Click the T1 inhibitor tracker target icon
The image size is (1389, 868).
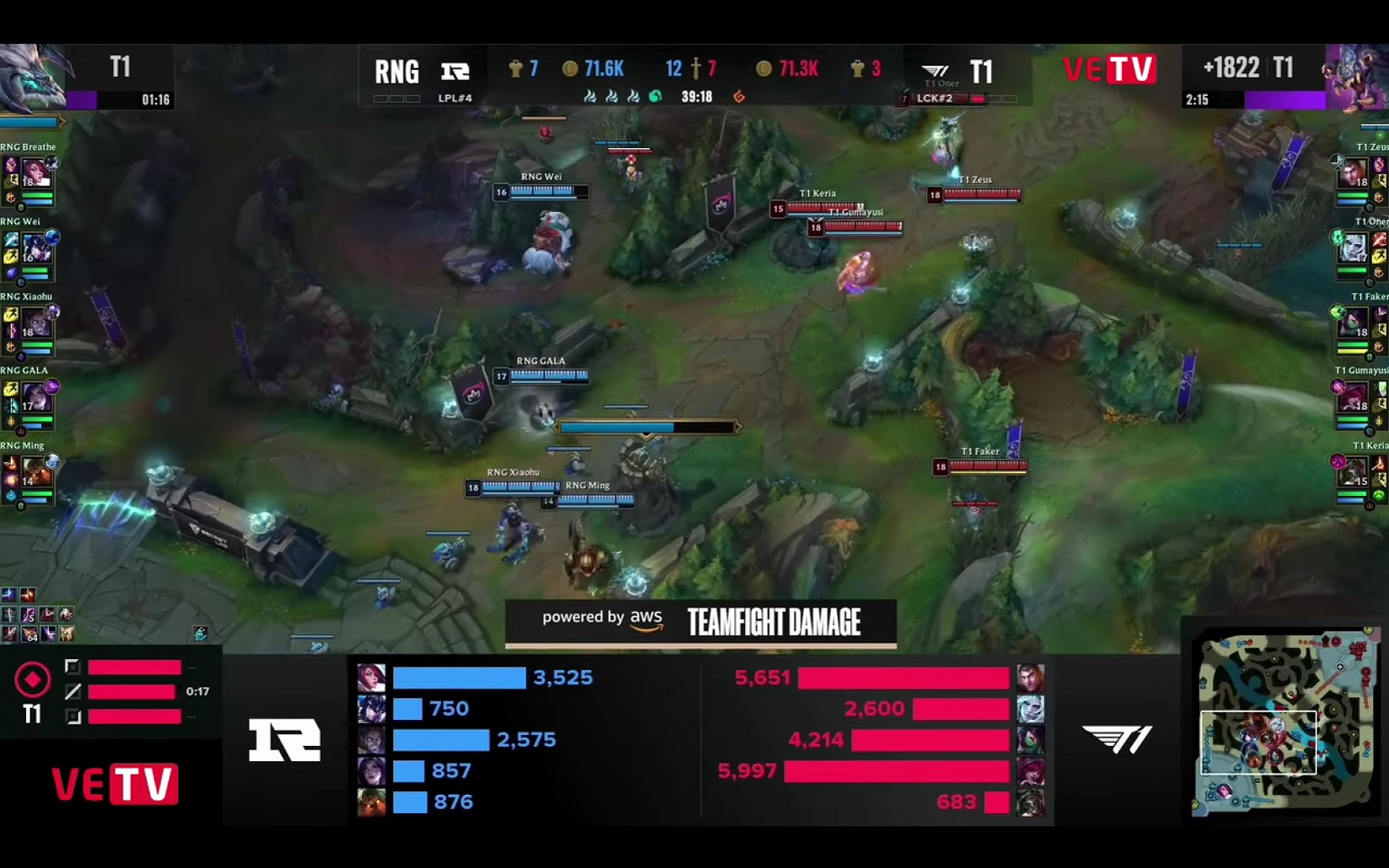32,679
